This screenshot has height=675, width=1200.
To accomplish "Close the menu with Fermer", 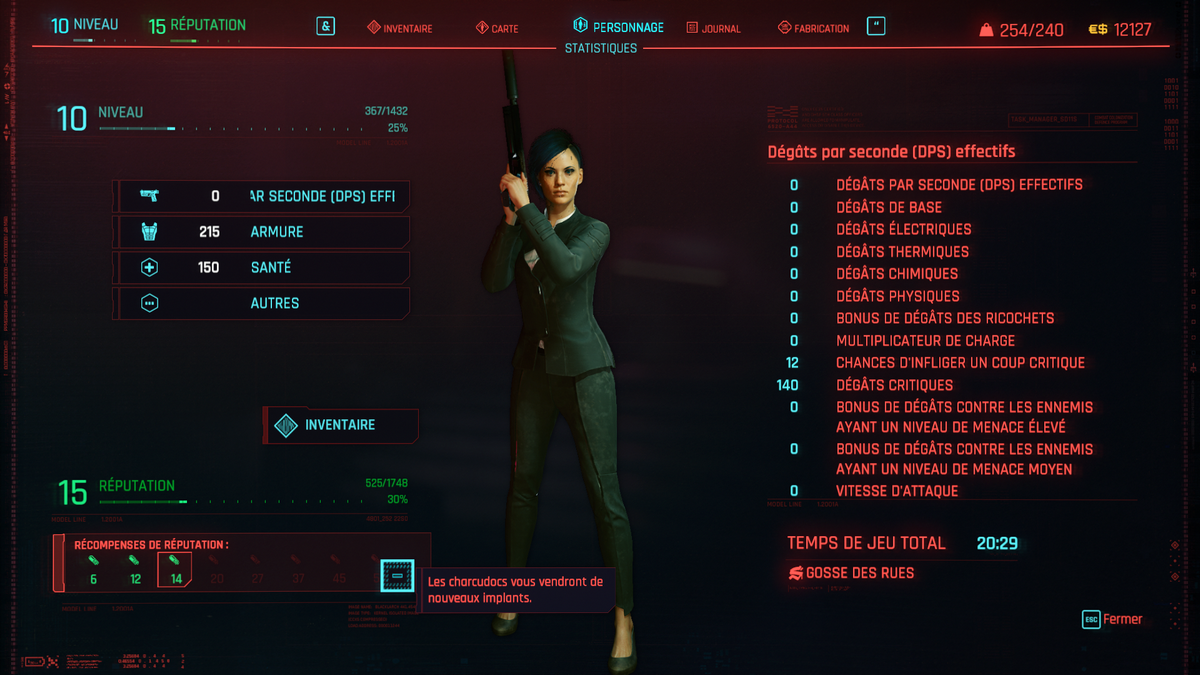I will (1112, 619).
